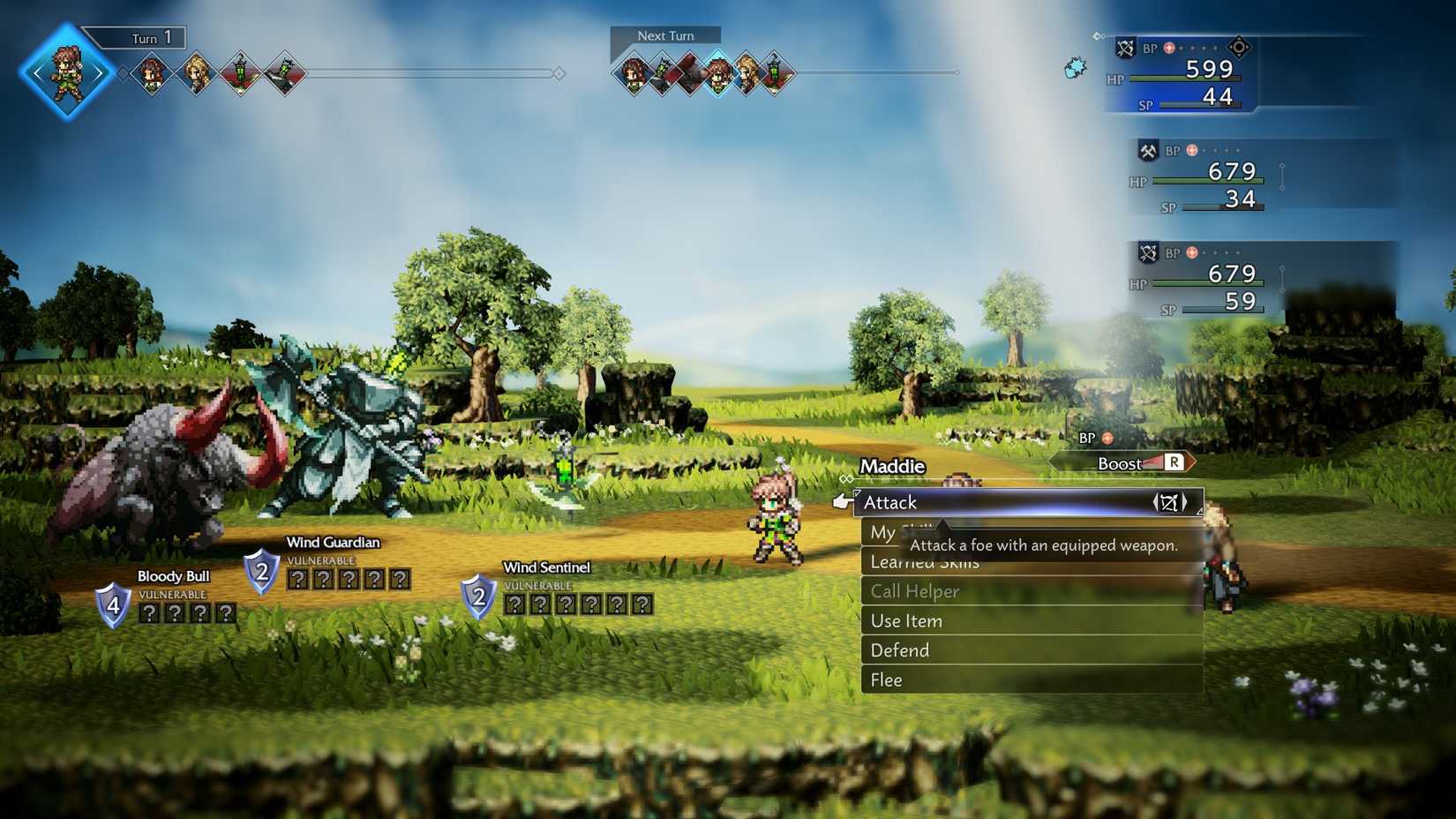Click the right arrow on the active character diamond
The height and width of the screenshot is (819, 1456).
click(x=95, y=74)
